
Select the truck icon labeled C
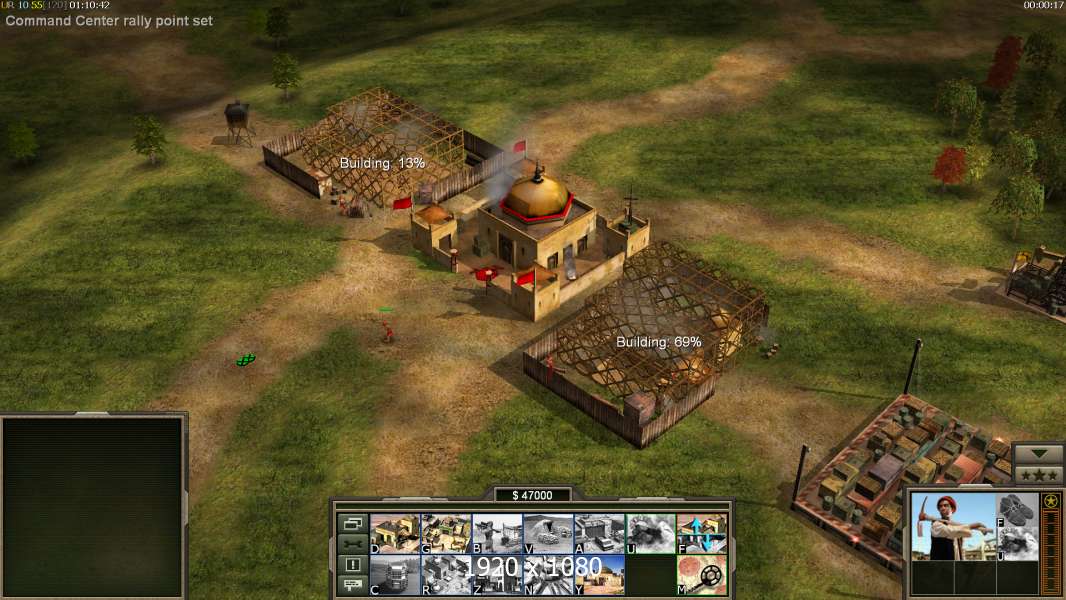[x=395, y=575]
